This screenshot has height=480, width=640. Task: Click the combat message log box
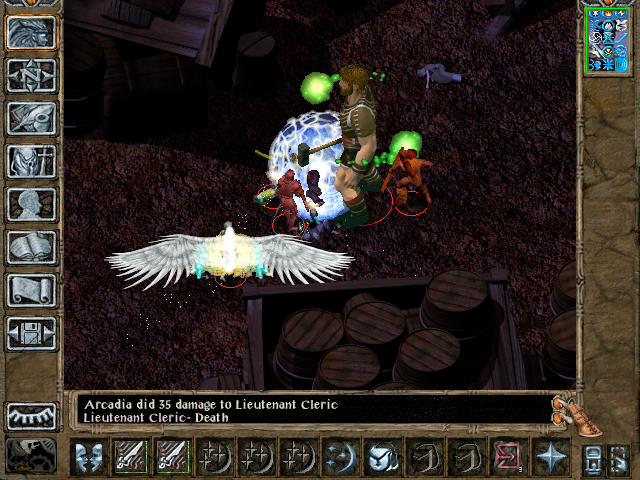(x=310, y=410)
